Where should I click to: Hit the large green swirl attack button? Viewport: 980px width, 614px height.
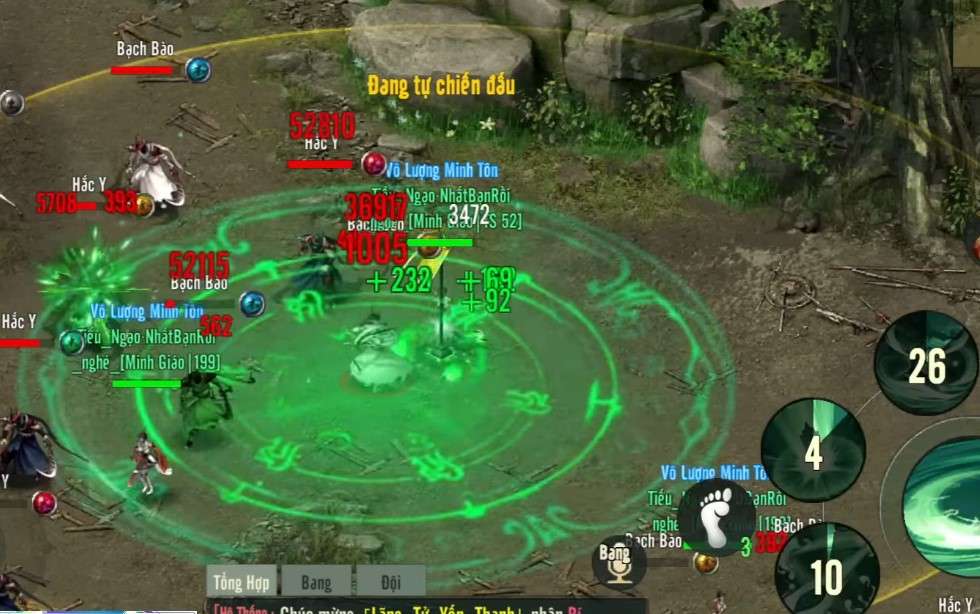[945, 493]
